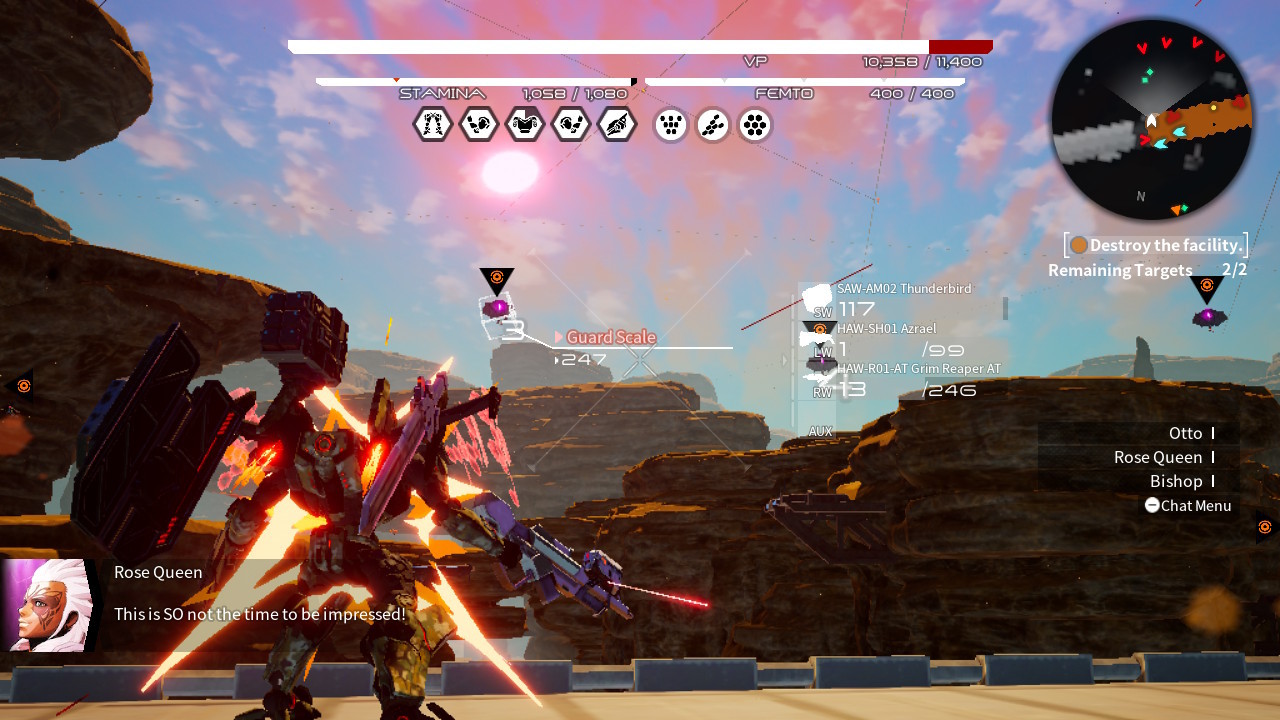The height and width of the screenshot is (720, 1280).
Task: Open the circular radar minimap
Action: [1151, 119]
